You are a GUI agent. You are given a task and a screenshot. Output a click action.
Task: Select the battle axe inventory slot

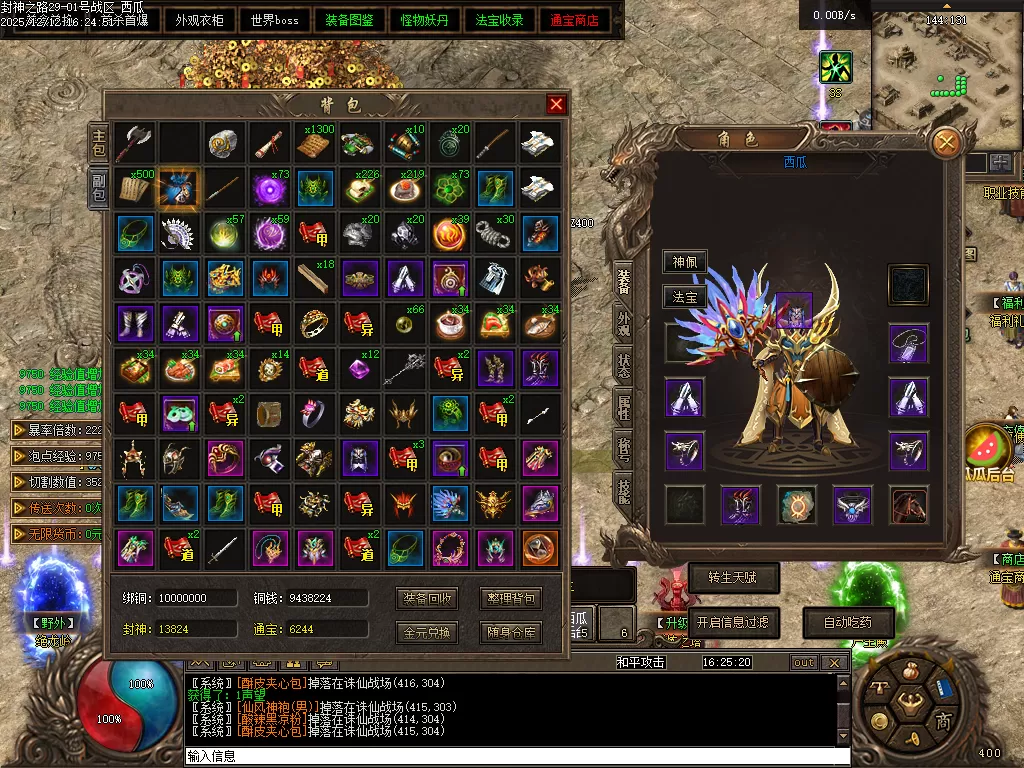[x=133, y=143]
